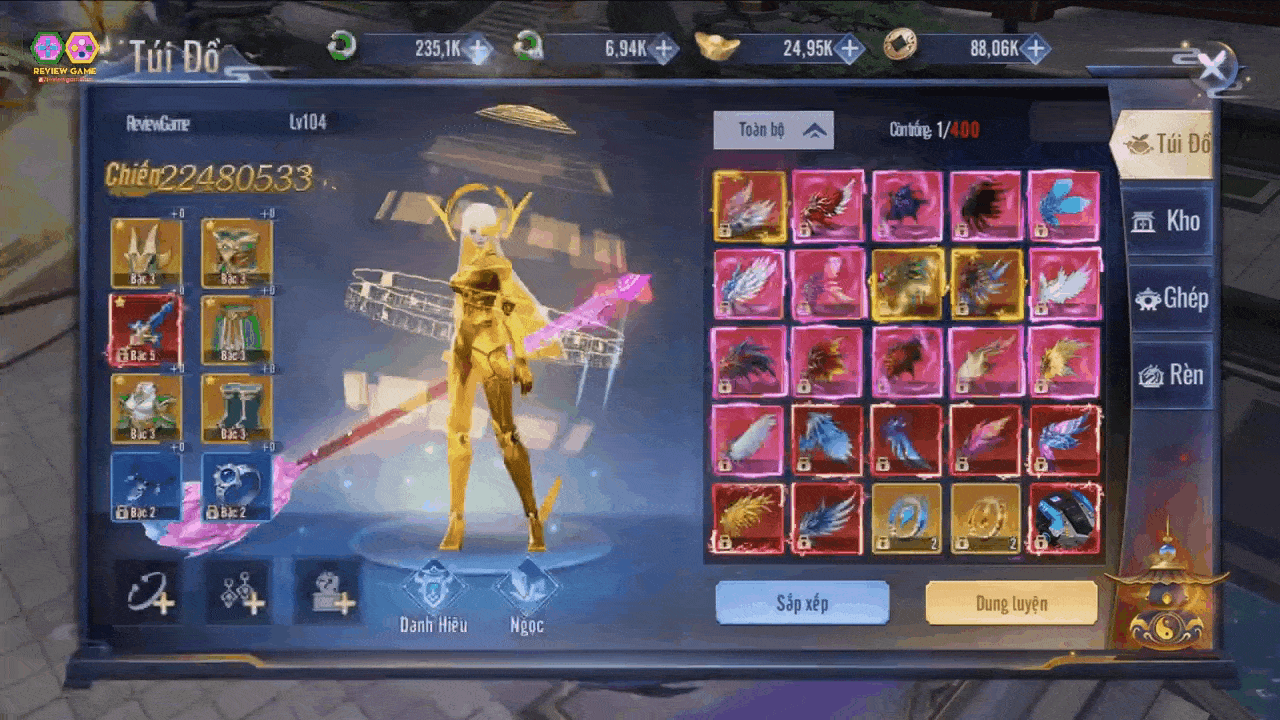The height and width of the screenshot is (720, 1280).
Task: Select the equipped red weapon slot
Action: pyautogui.click(x=146, y=330)
